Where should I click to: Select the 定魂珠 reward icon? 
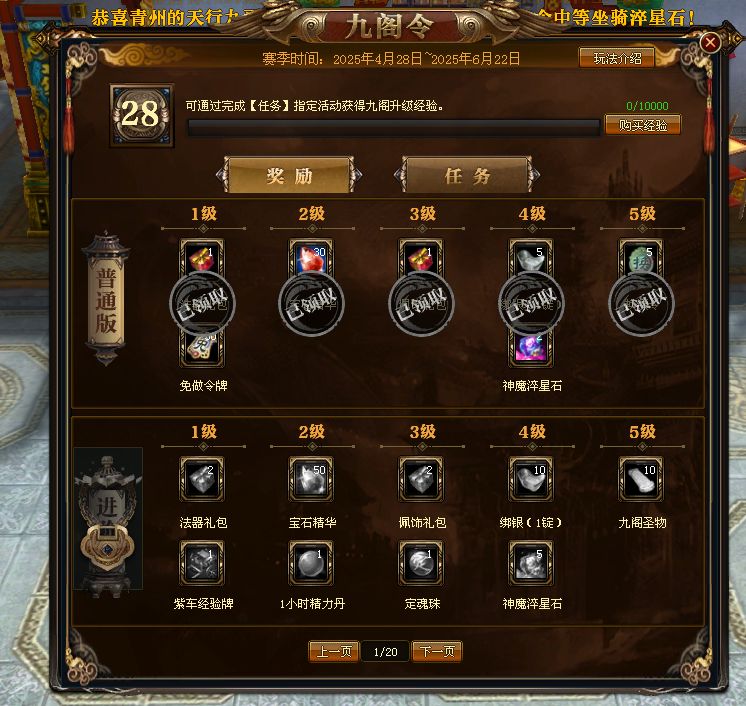pyautogui.click(x=421, y=563)
